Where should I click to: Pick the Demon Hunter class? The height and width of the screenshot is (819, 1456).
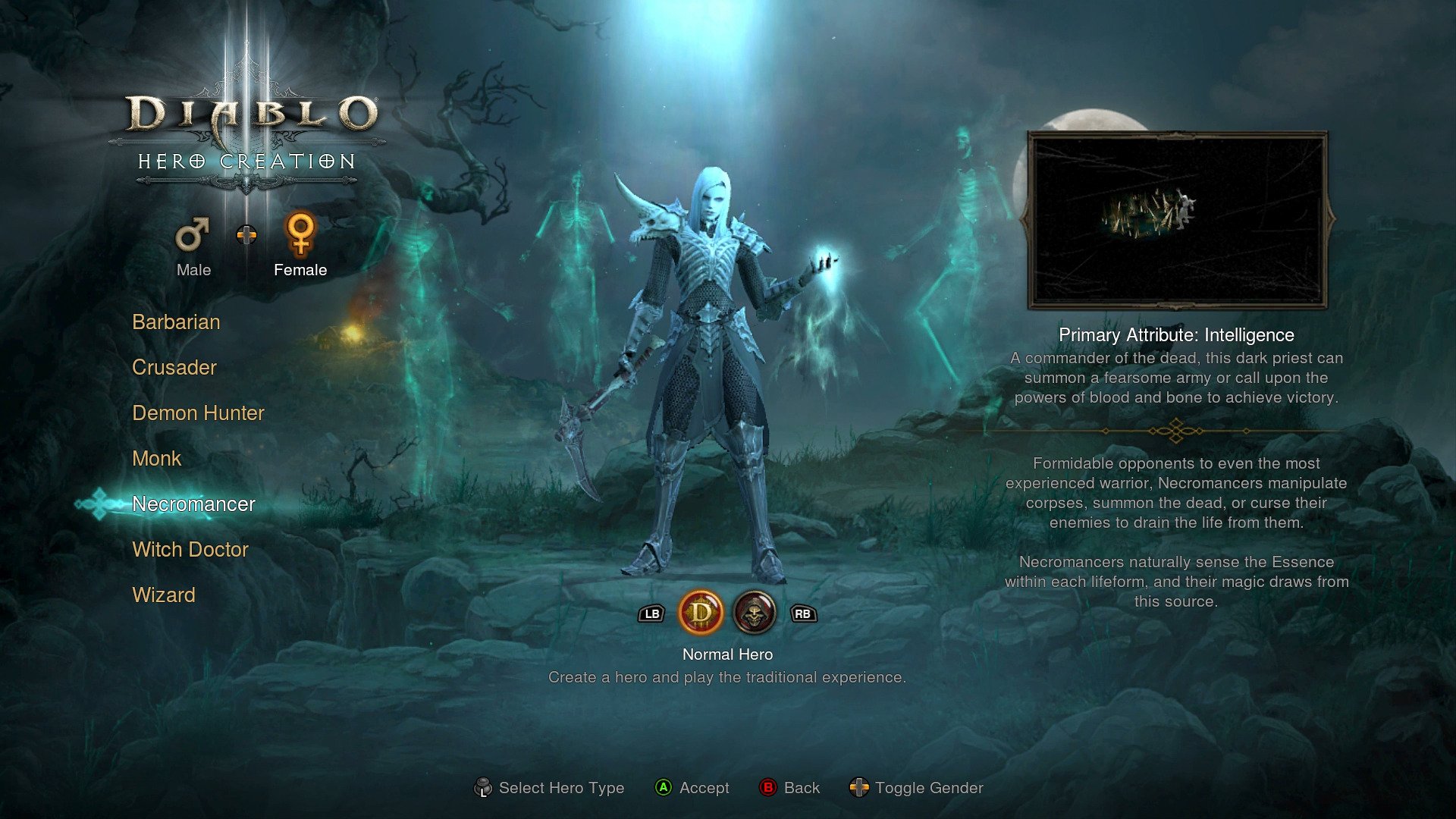[198, 413]
